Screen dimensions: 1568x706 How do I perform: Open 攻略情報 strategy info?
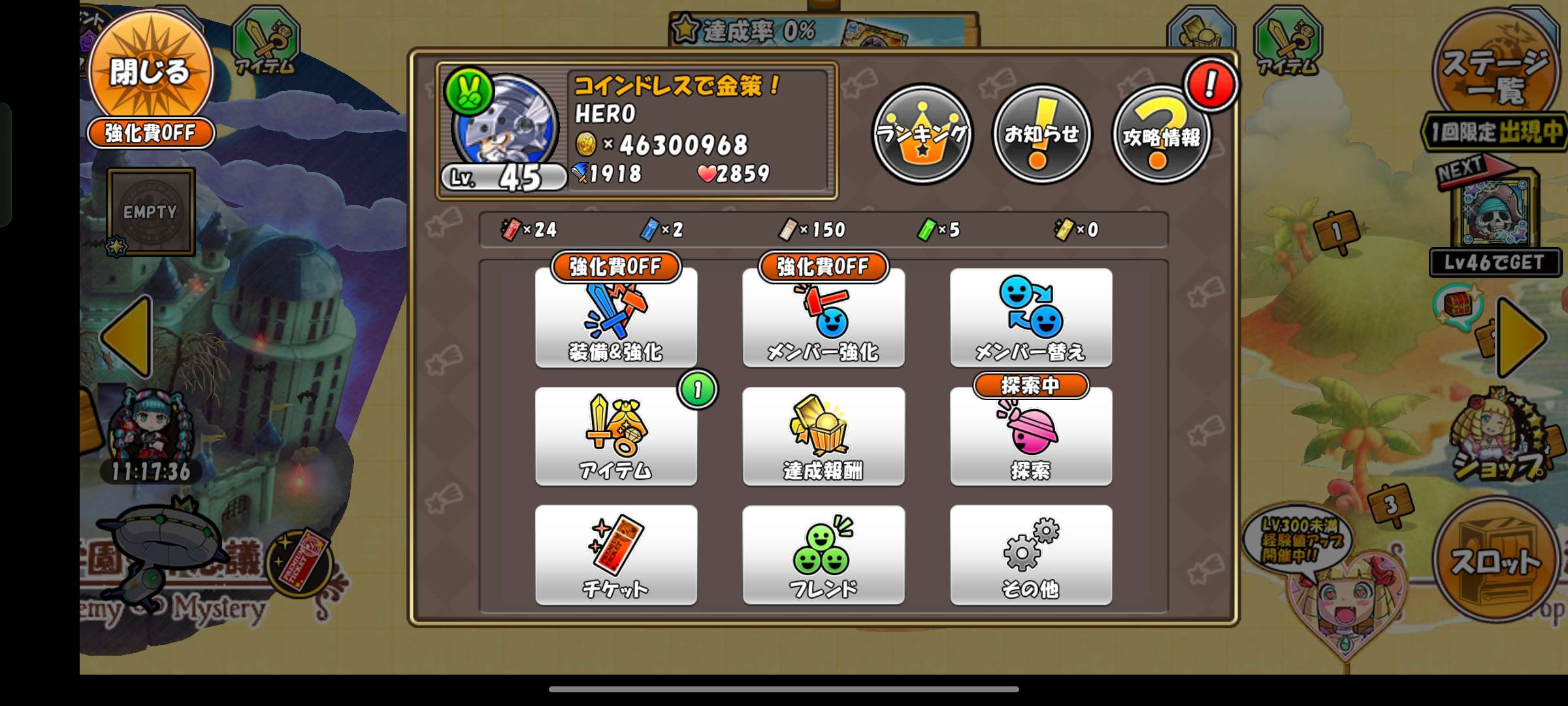pos(1162,135)
